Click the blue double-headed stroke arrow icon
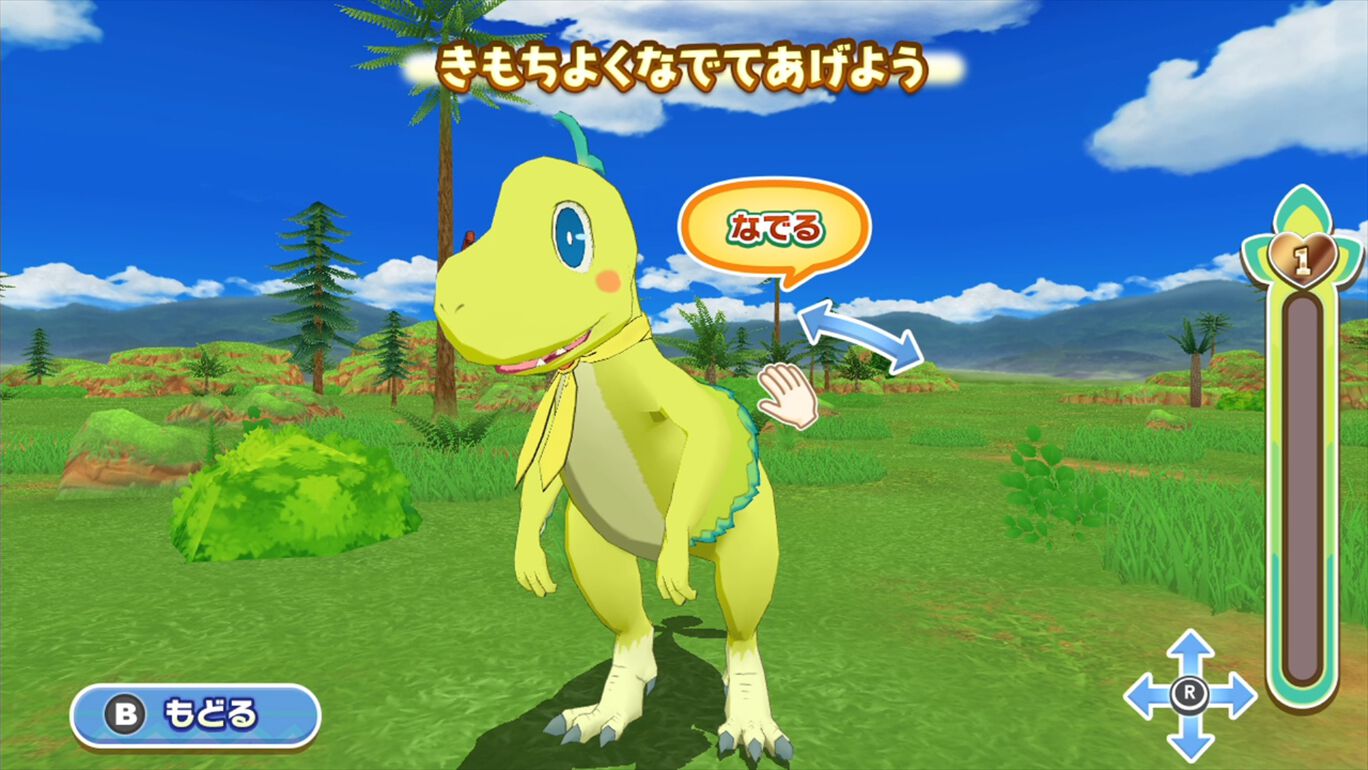 click(x=862, y=332)
